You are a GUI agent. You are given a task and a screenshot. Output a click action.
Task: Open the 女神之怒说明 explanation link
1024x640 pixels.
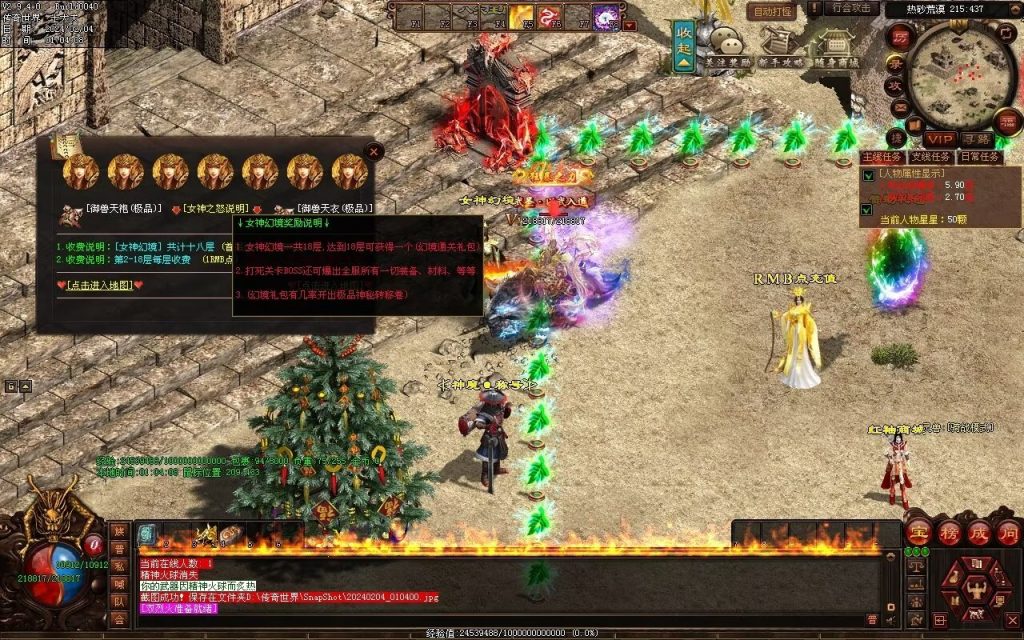[215, 209]
